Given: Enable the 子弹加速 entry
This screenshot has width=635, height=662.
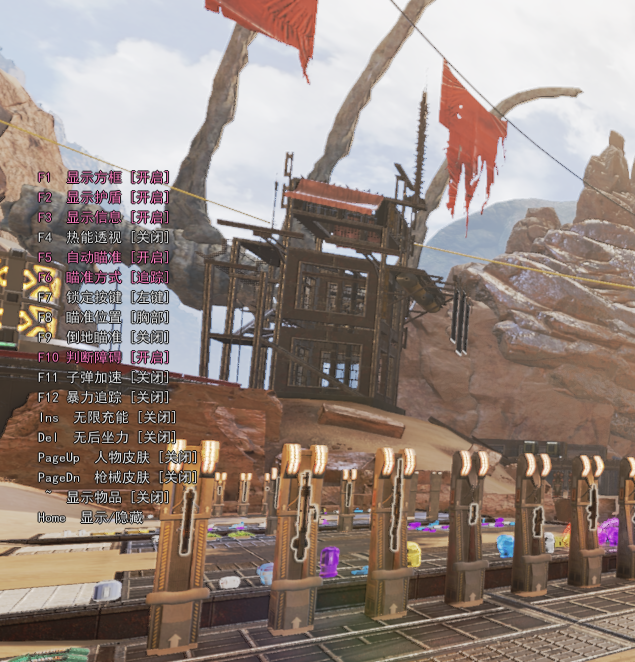Looking at the screenshot, I should pos(105,377).
